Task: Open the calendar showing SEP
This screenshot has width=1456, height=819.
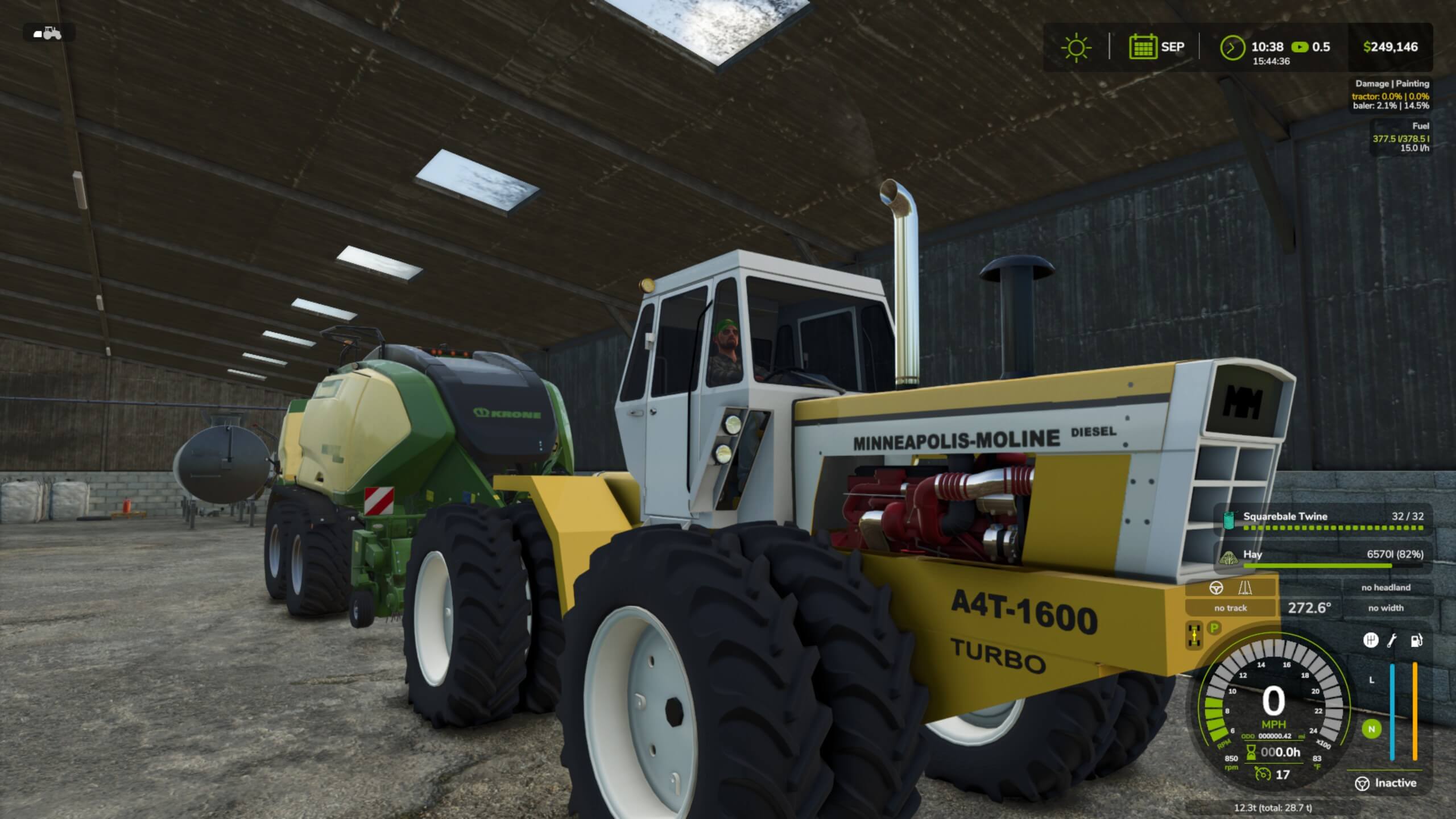Action: pyautogui.click(x=1142, y=47)
